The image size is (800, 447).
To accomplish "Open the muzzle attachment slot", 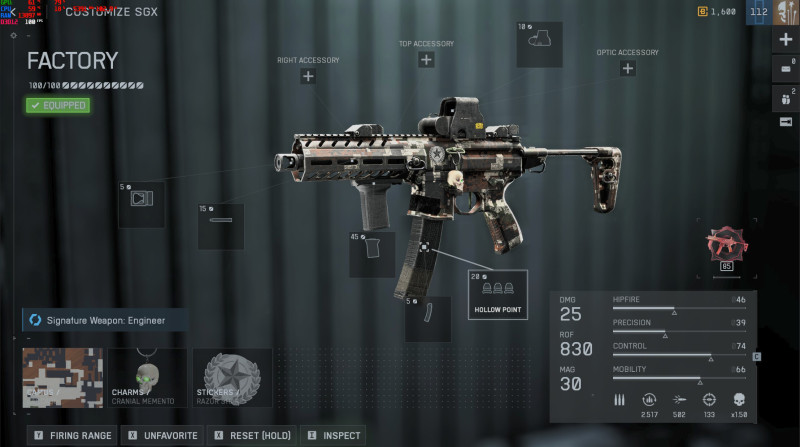I will 141,204.
